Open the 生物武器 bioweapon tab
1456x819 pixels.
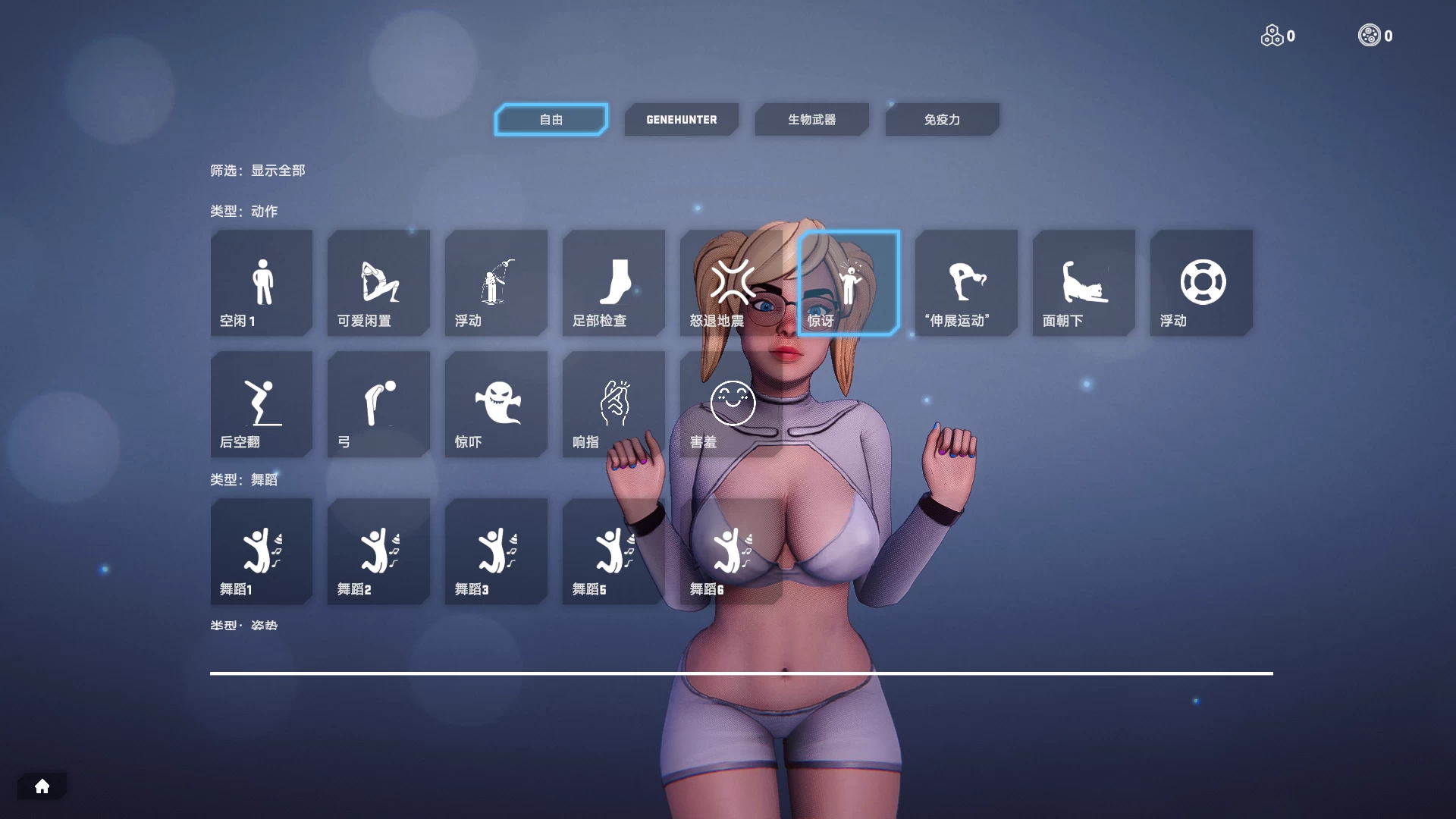click(811, 119)
